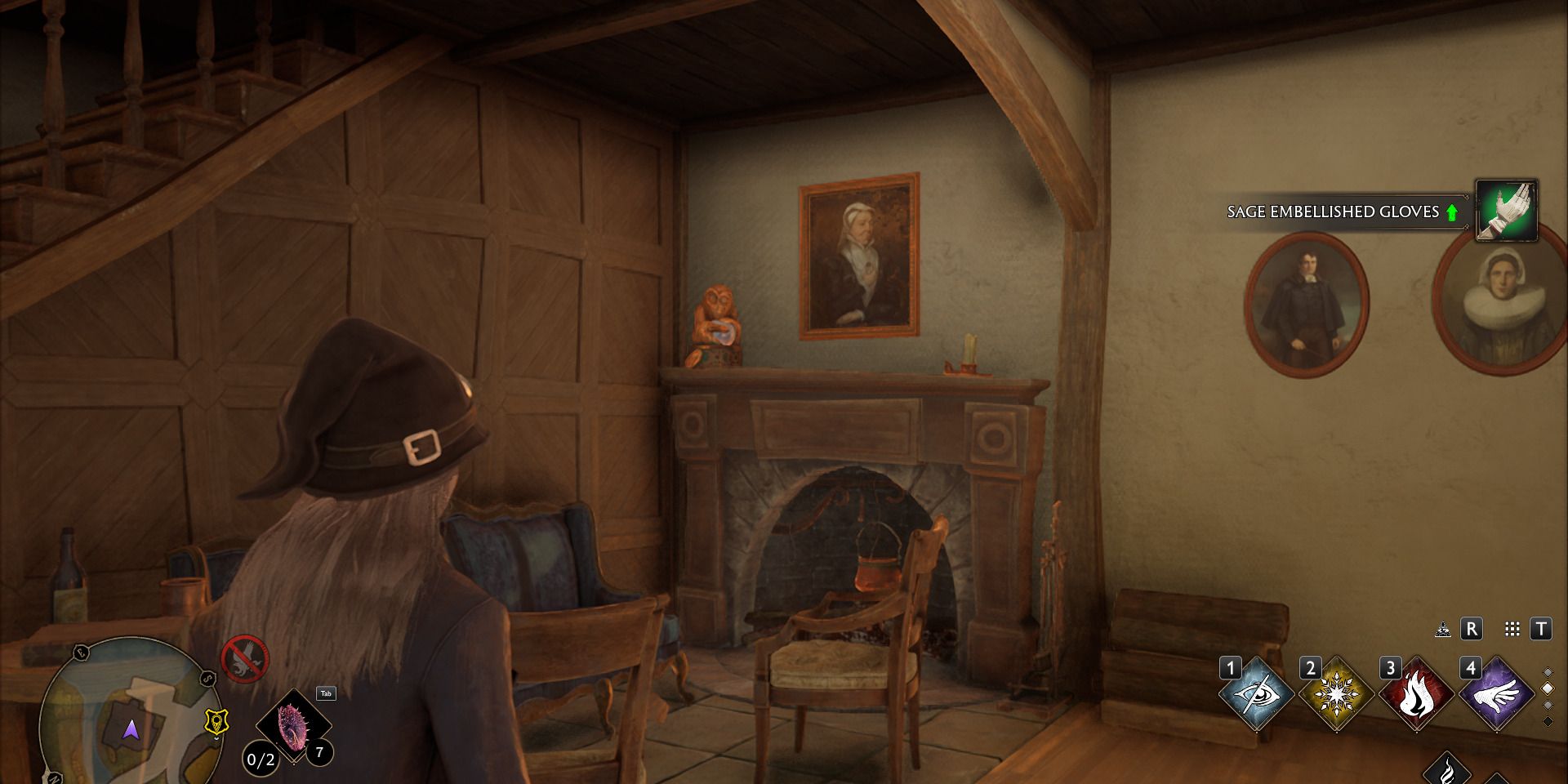Click the S compass marker on the minimap

207,679
